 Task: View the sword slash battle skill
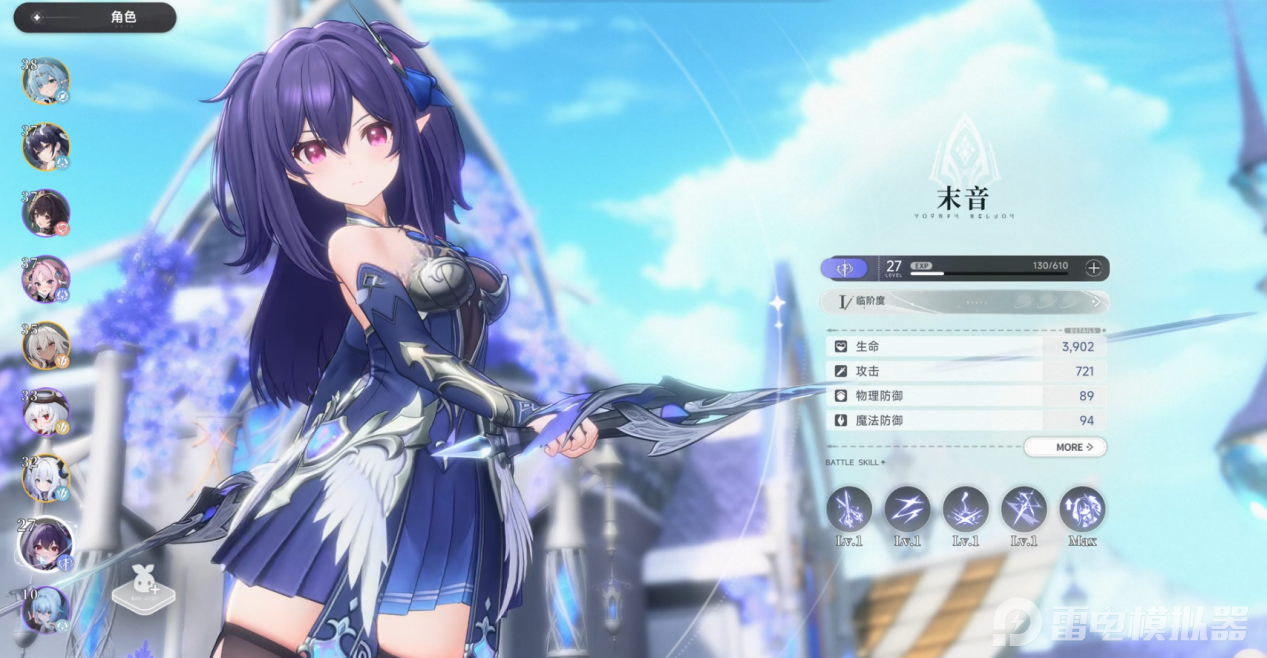pos(849,509)
